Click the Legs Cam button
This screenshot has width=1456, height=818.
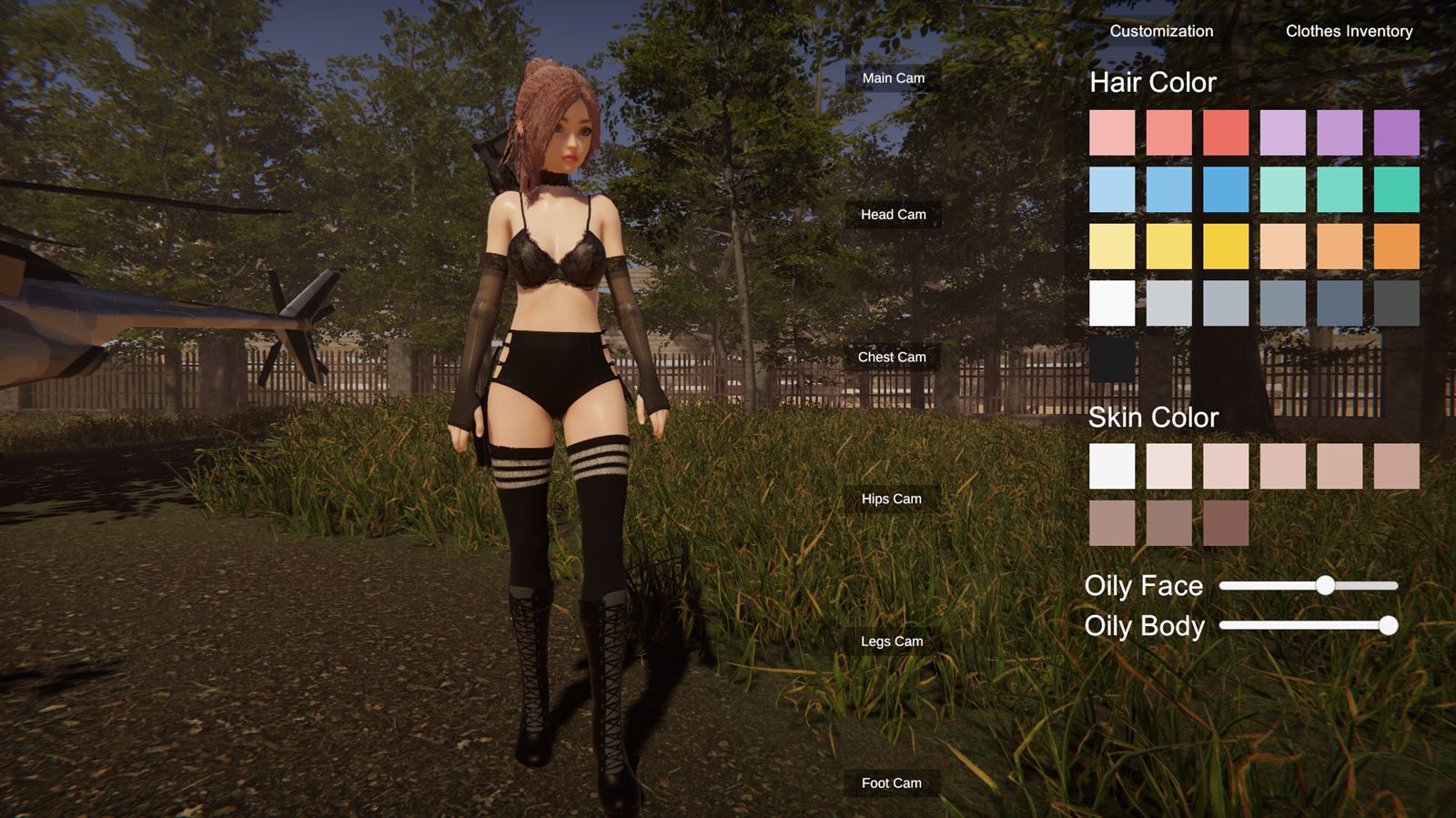click(892, 641)
